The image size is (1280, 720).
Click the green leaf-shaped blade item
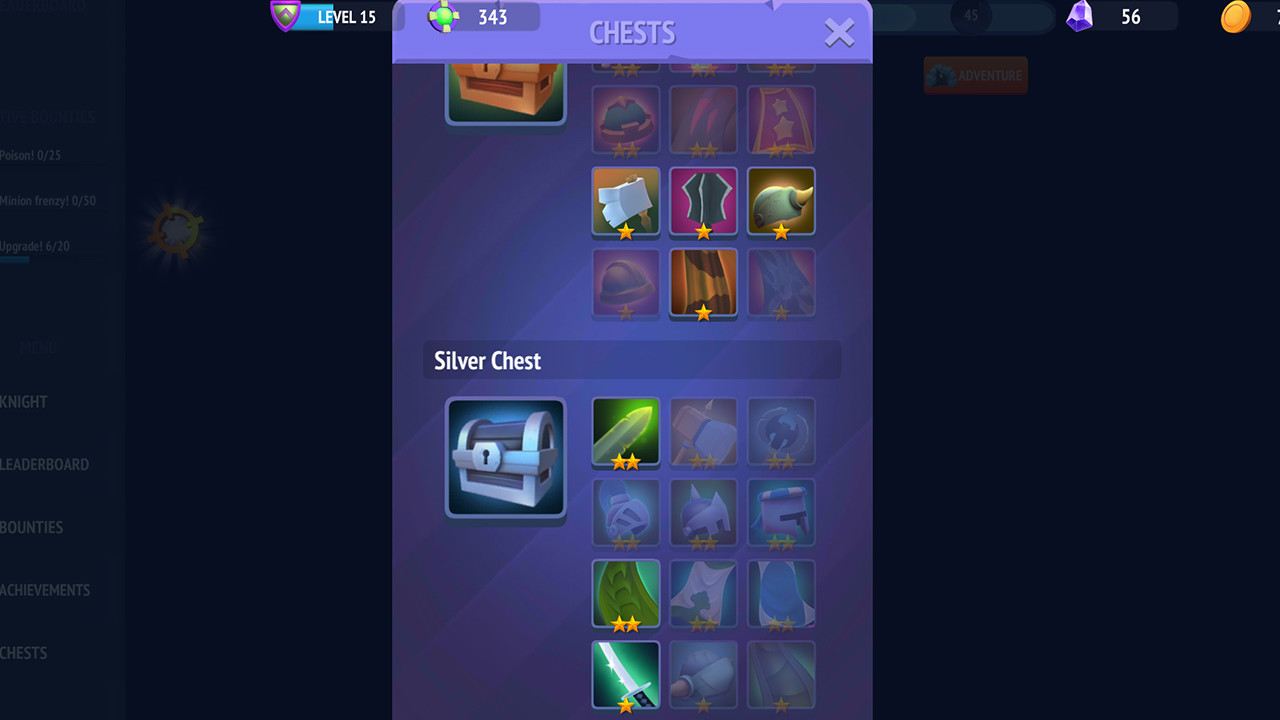(x=625, y=593)
